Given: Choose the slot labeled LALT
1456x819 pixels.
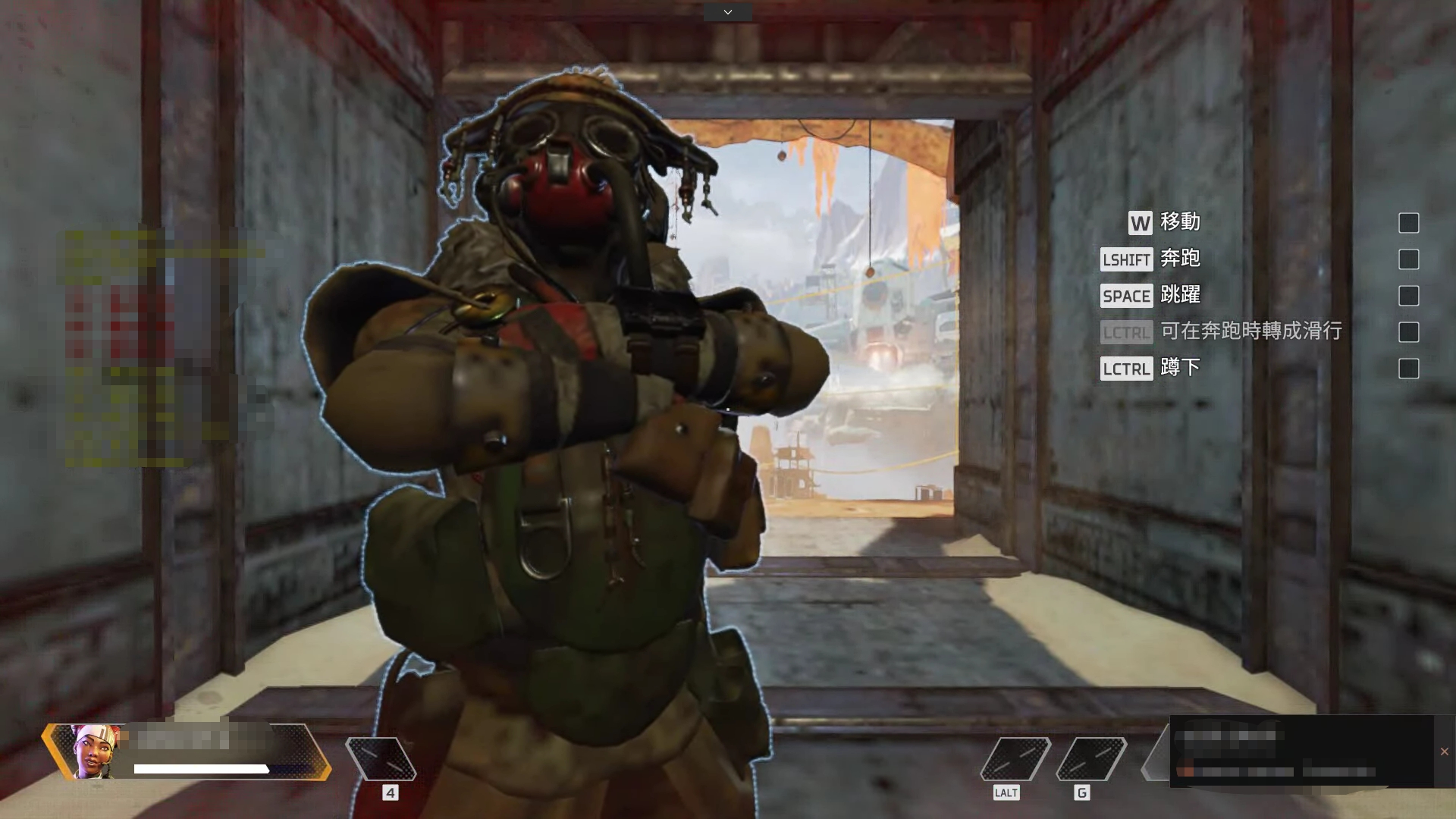Looking at the screenshot, I should pos(1015,758).
